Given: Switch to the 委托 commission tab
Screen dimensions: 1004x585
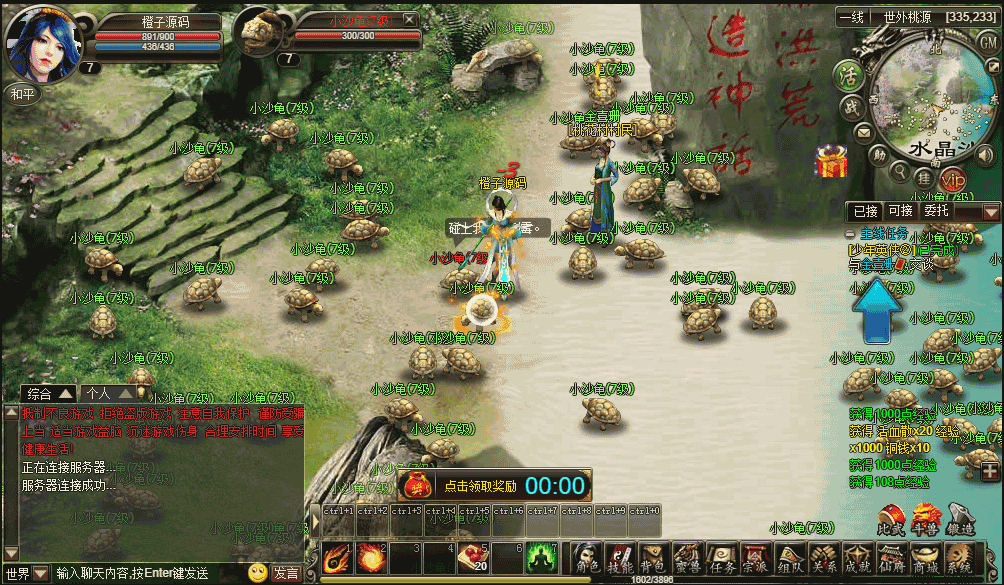Looking at the screenshot, I should [x=937, y=211].
